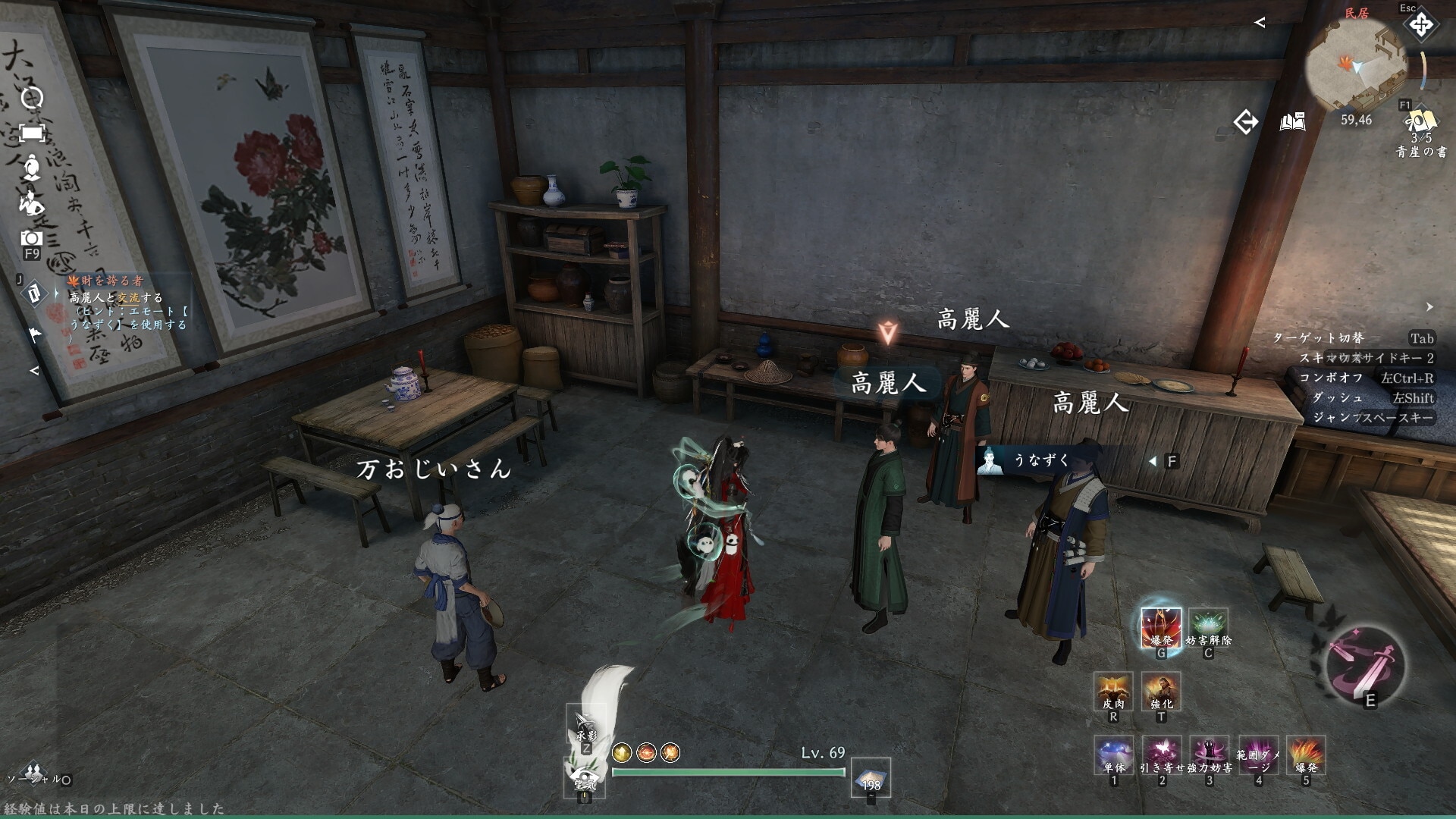The width and height of the screenshot is (1456, 819).
Task: Cast the 引き寄せ butterfly skill
Action: pos(1162,755)
